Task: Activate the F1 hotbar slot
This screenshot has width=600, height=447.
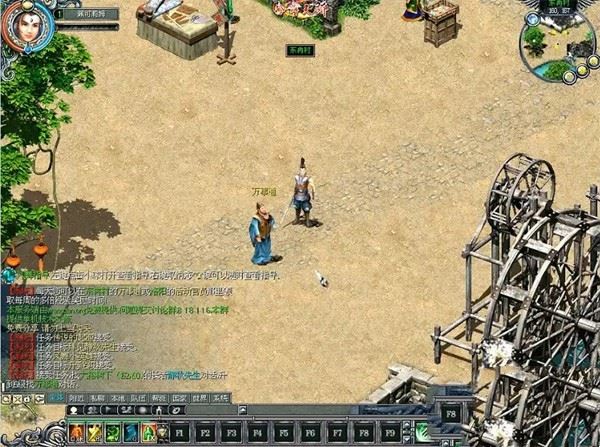Action: click(180, 433)
